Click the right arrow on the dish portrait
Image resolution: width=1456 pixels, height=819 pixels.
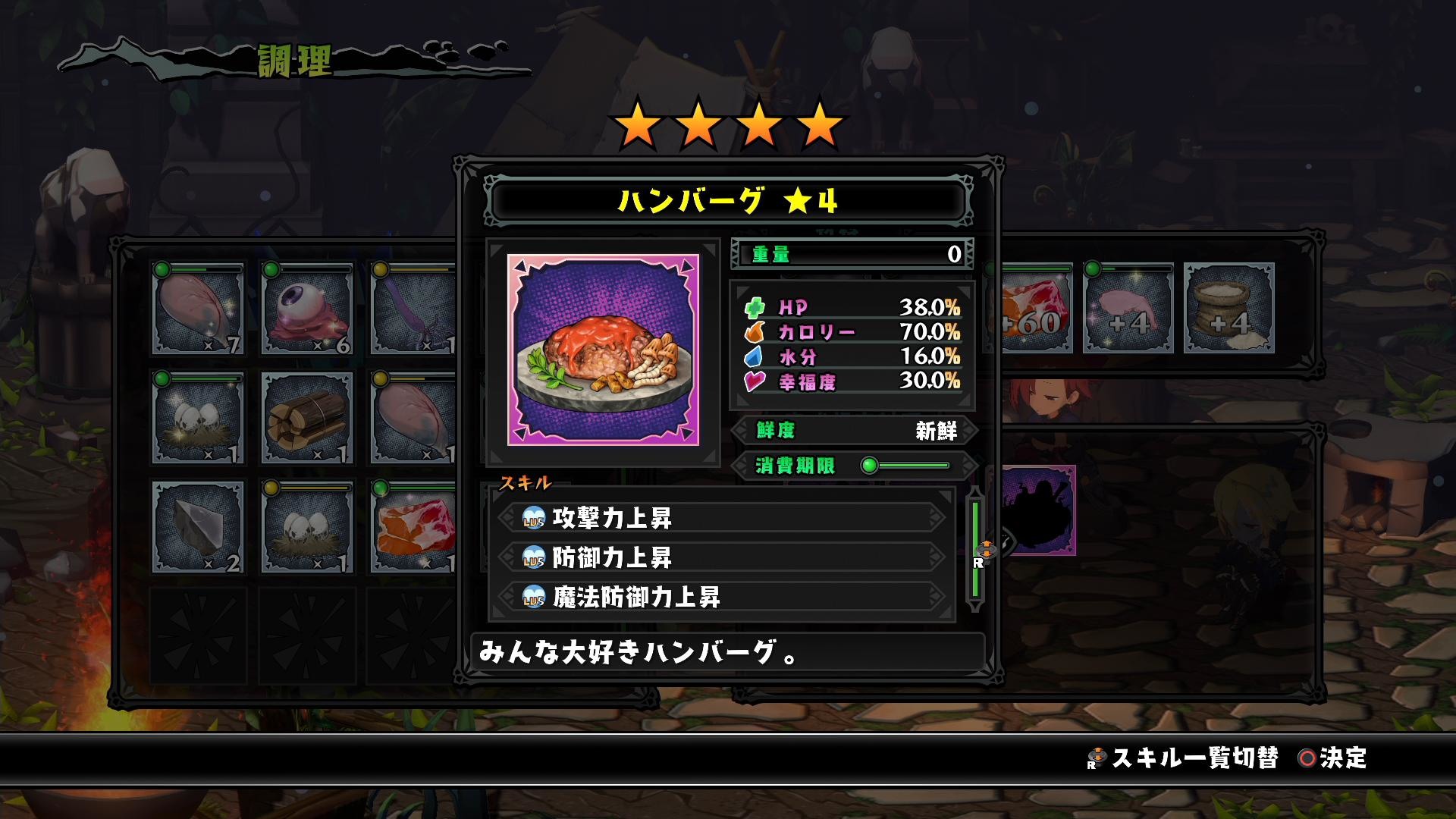[686, 266]
